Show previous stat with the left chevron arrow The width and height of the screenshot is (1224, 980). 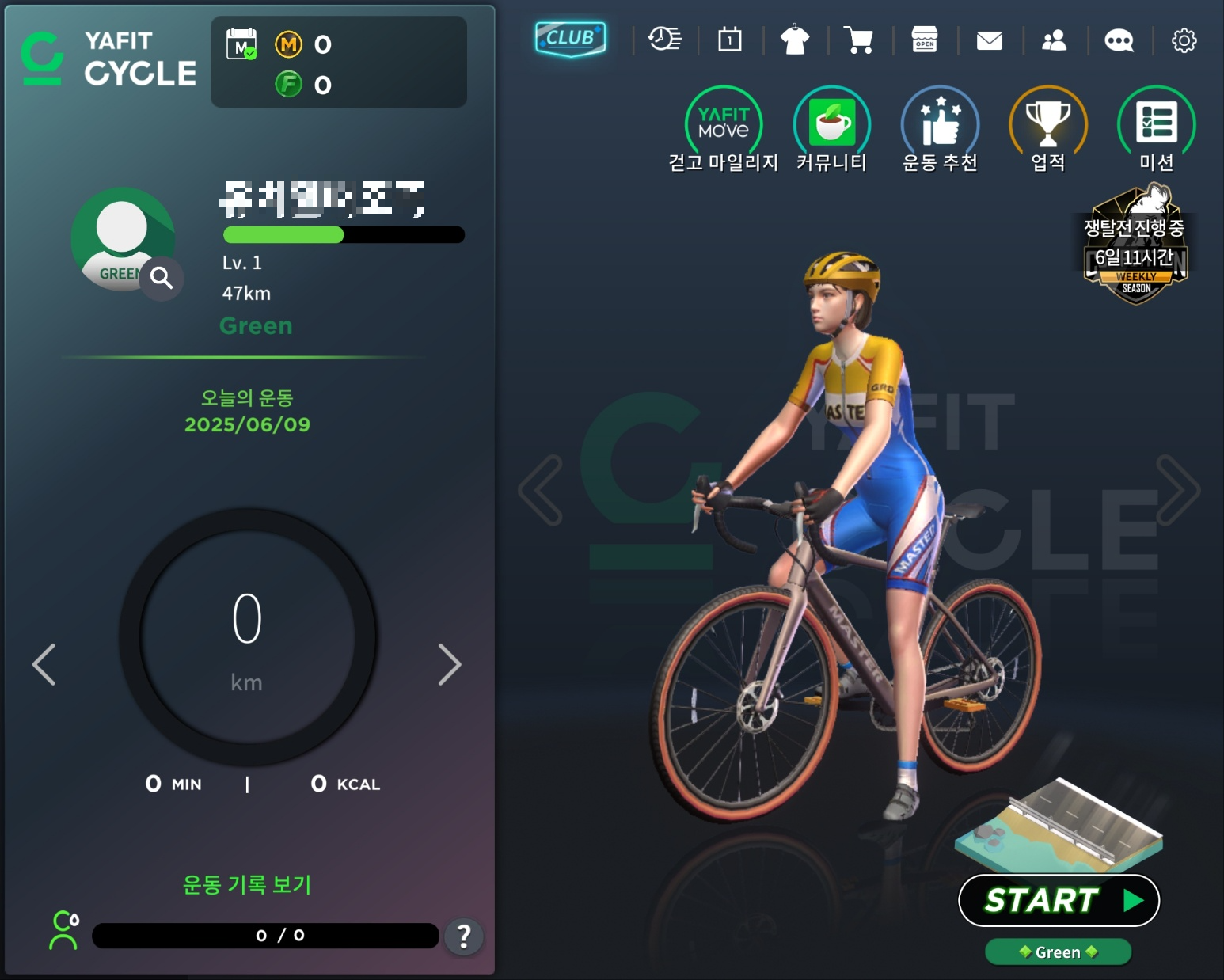(44, 665)
